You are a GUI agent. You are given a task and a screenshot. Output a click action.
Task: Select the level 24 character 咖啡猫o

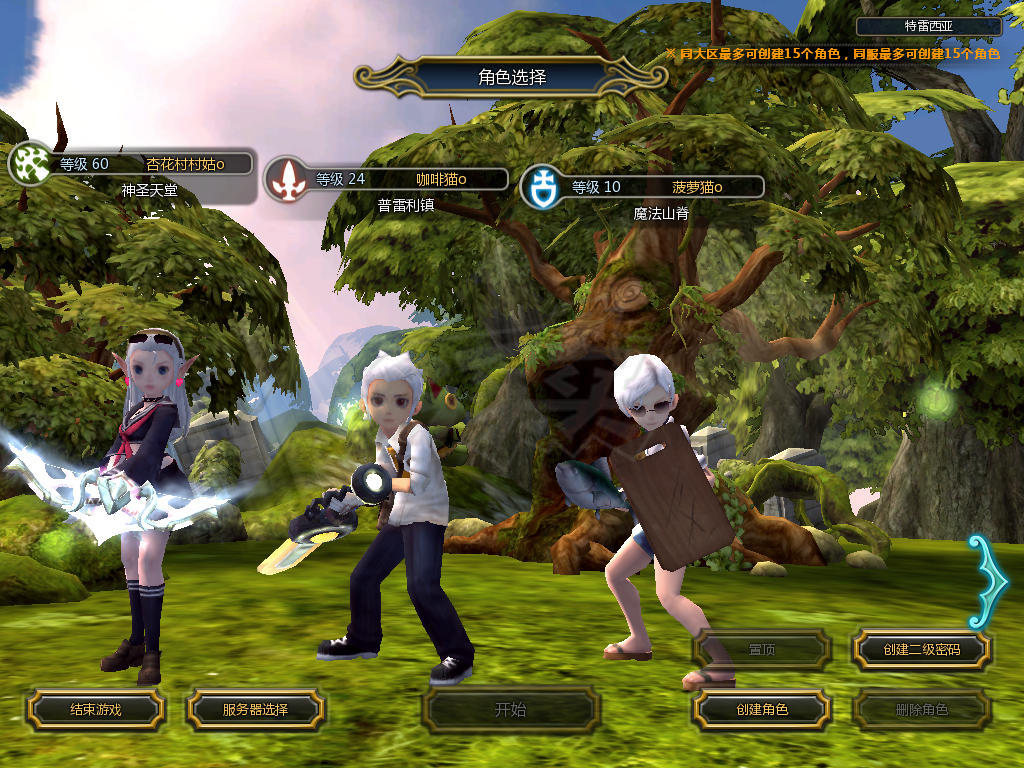point(400,180)
